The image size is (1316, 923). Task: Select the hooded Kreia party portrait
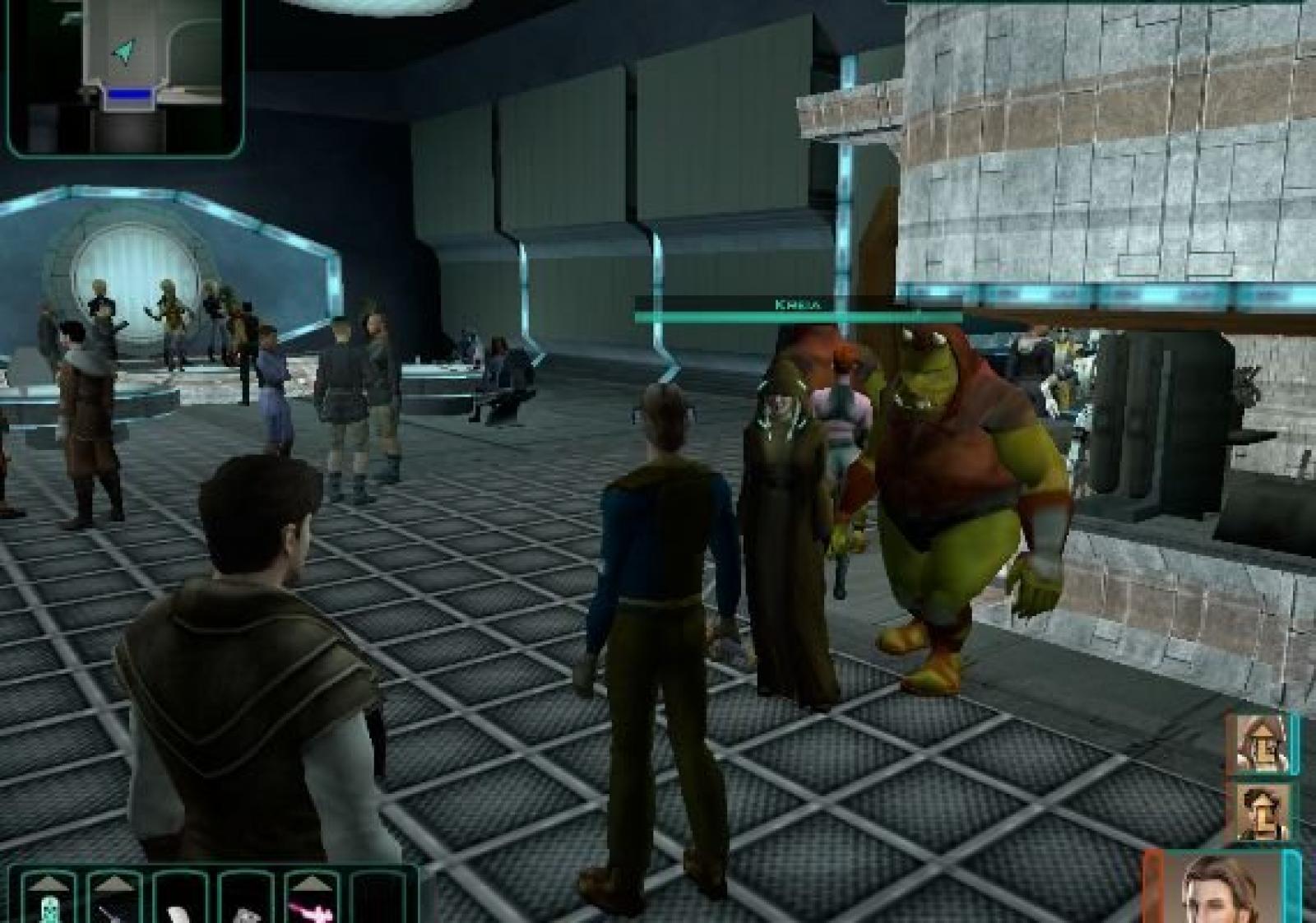pyautogui.click(x=1260, y=744)
